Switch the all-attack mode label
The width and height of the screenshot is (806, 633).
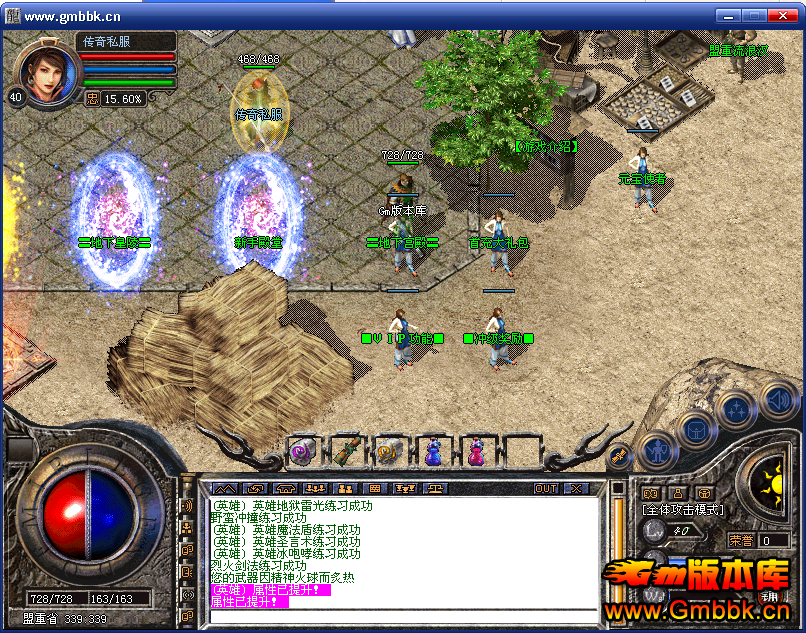click(x=682, y=510)
